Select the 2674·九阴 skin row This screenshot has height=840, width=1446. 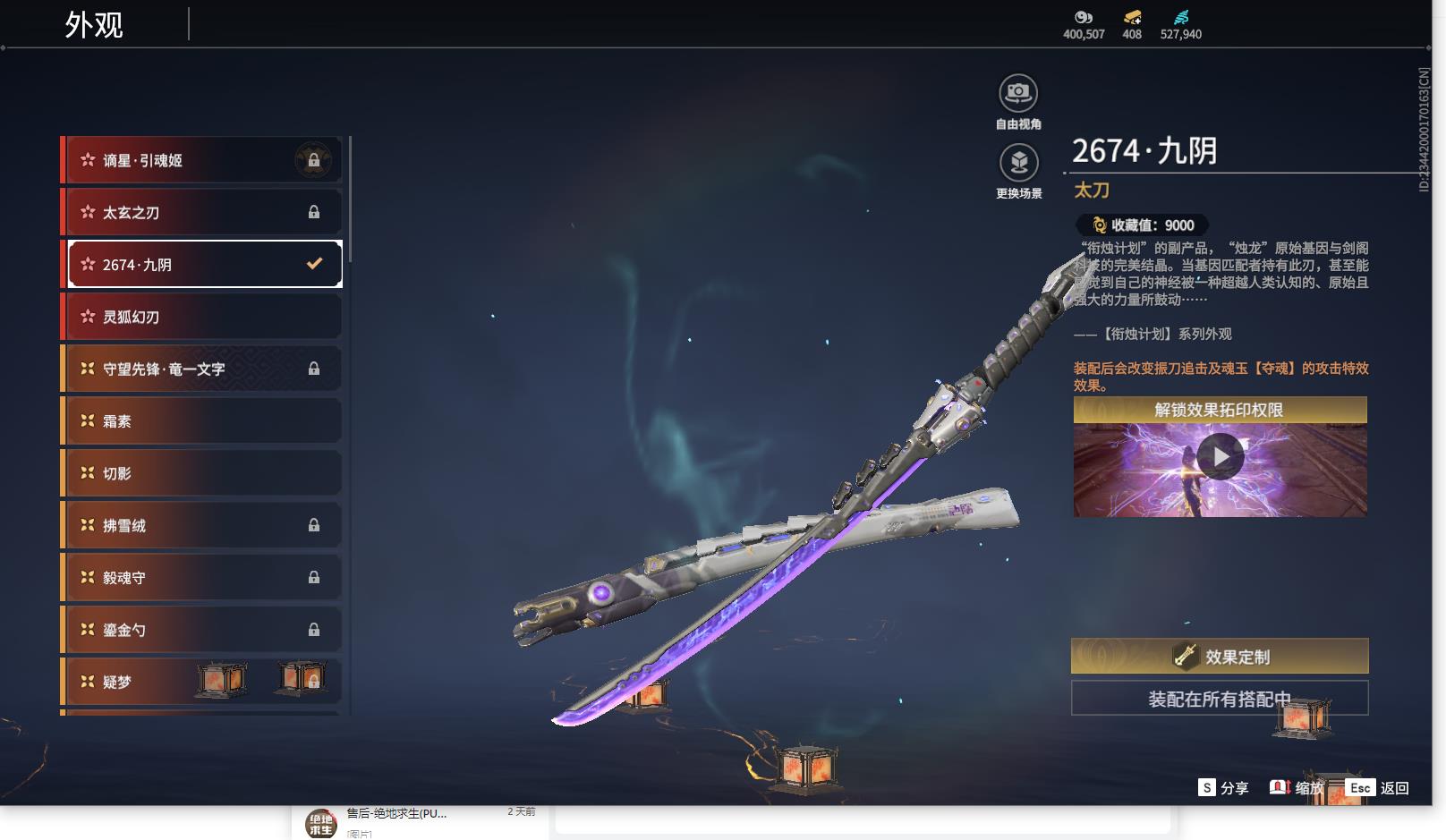pyautogui.click(x=204, y=264)
